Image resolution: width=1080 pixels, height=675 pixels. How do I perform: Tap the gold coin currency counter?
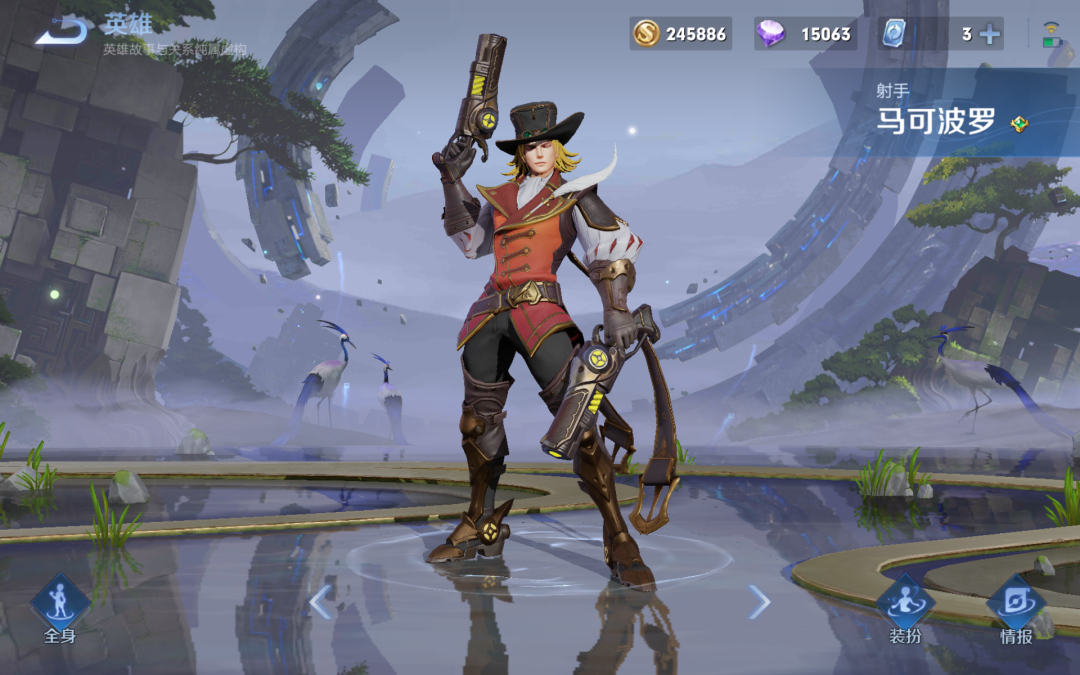[x=681, y=34]
